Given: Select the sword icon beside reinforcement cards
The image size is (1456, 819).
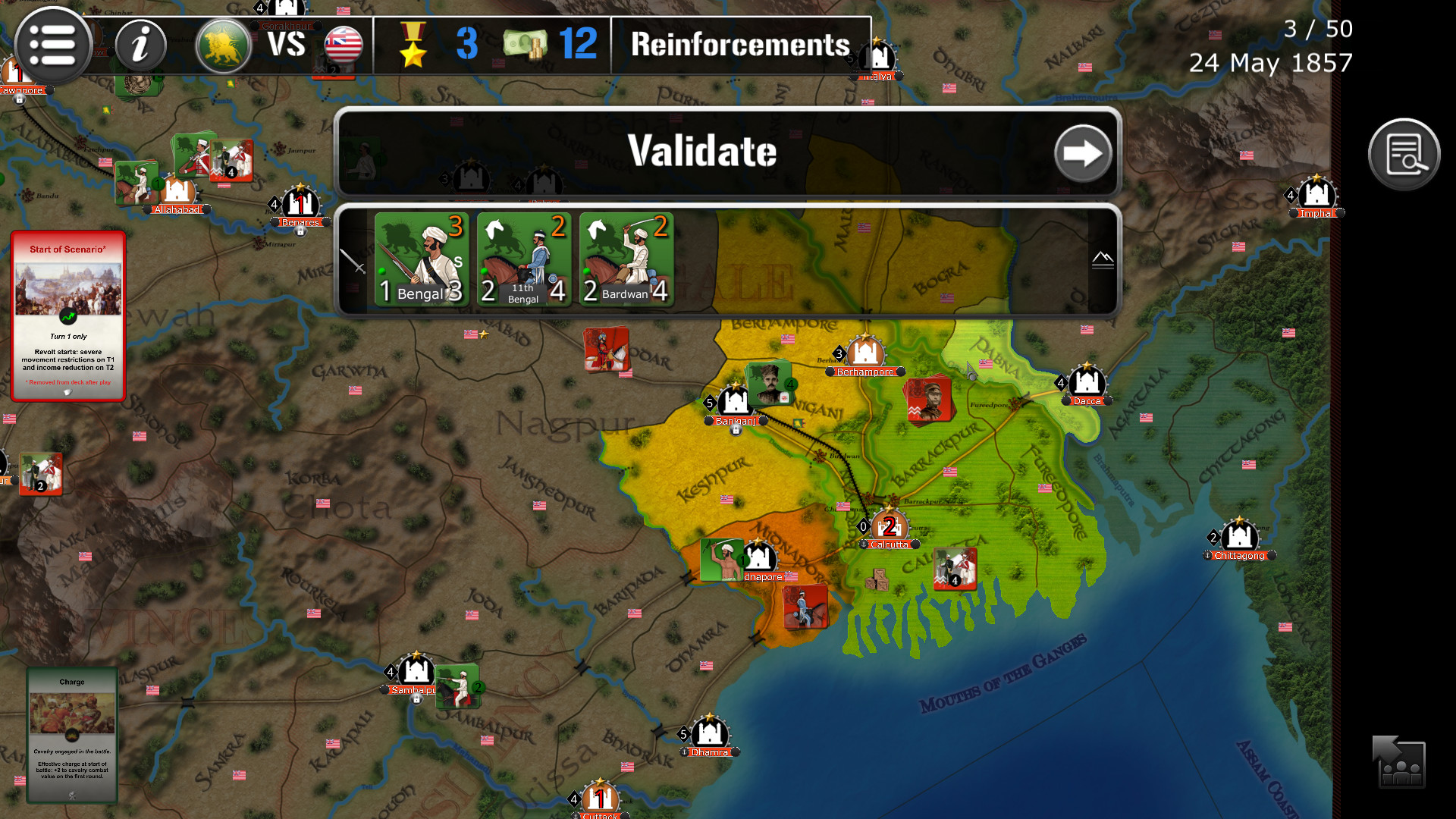Looking at the screenshot, I should (354, 261).
